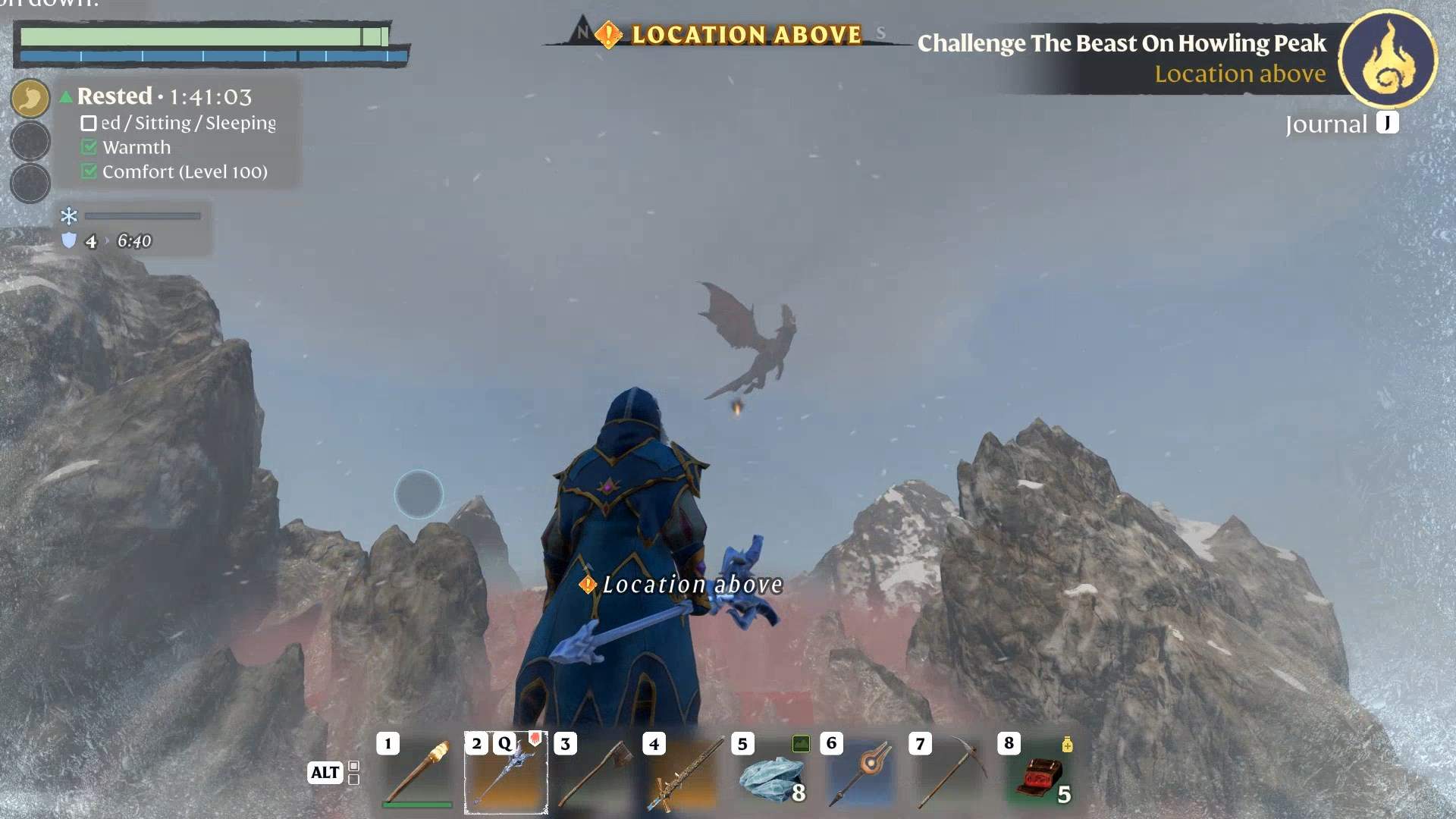
Task: Equip the axe in hotbar slot 3
Action: click(x=596, y=773)
